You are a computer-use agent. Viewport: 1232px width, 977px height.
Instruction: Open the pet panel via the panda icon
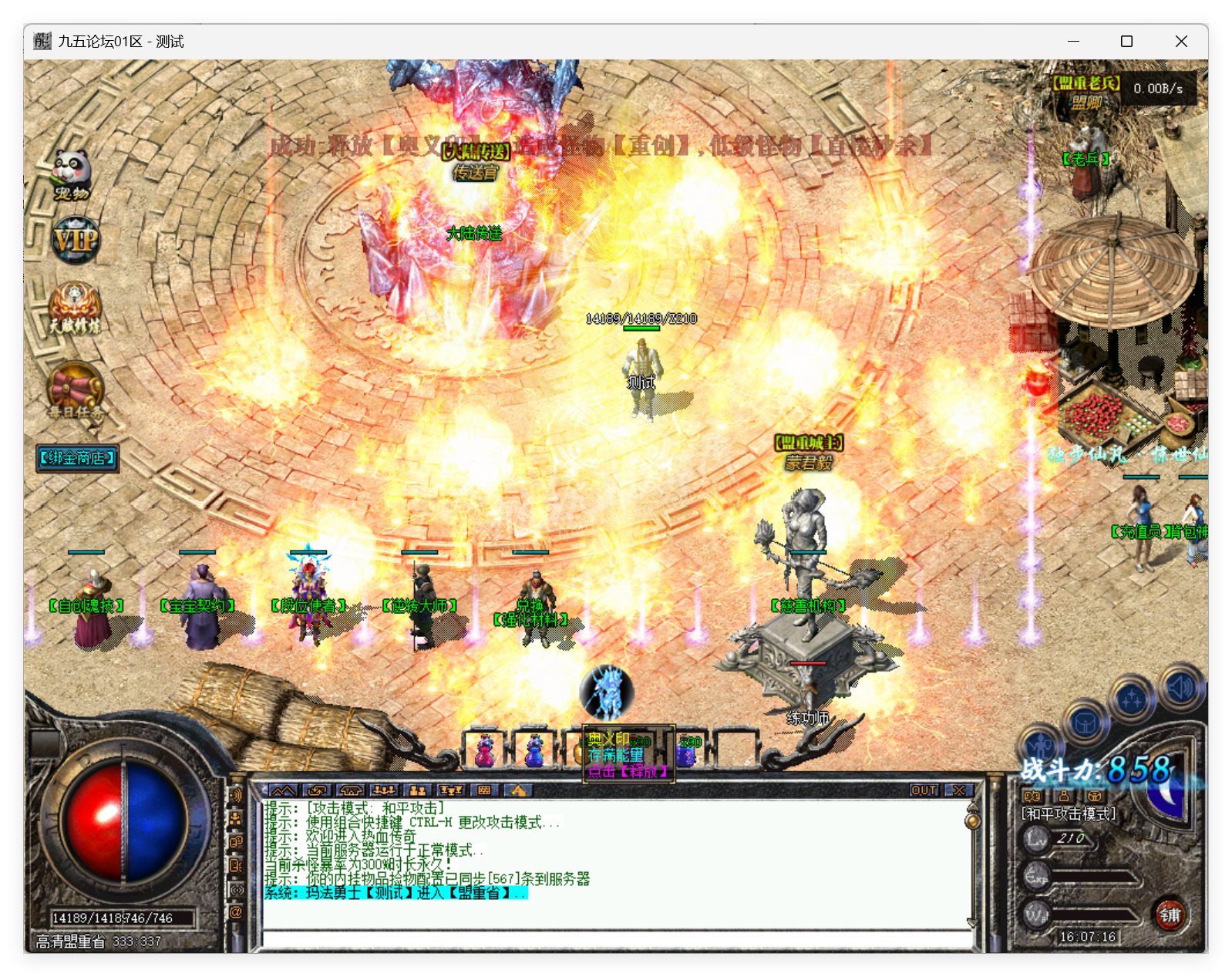coord(73,171)
